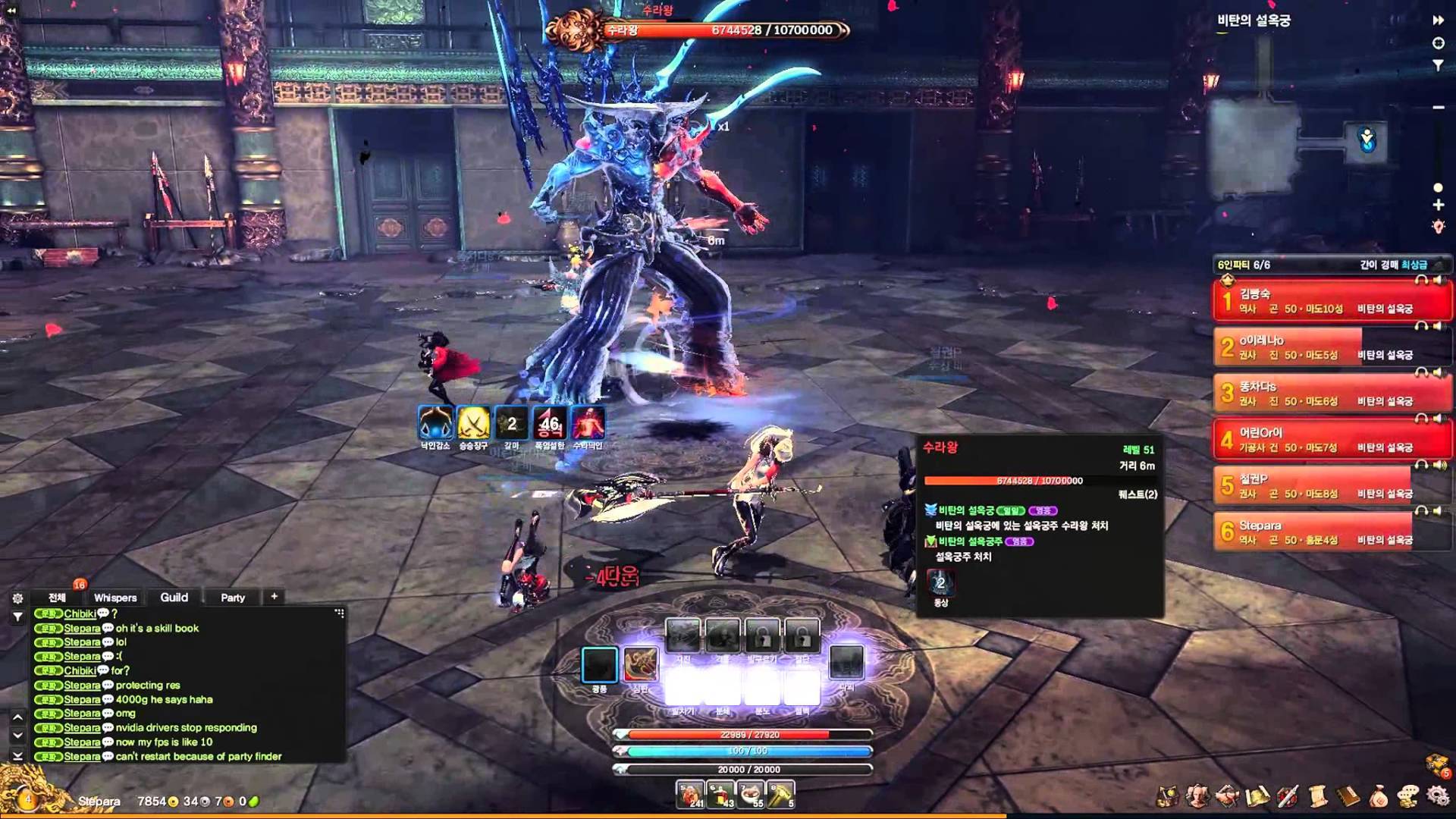This screenshot has height=819, width=1456.
Task: Switch to the Whispers chat tab
Action: pos(115,598)
